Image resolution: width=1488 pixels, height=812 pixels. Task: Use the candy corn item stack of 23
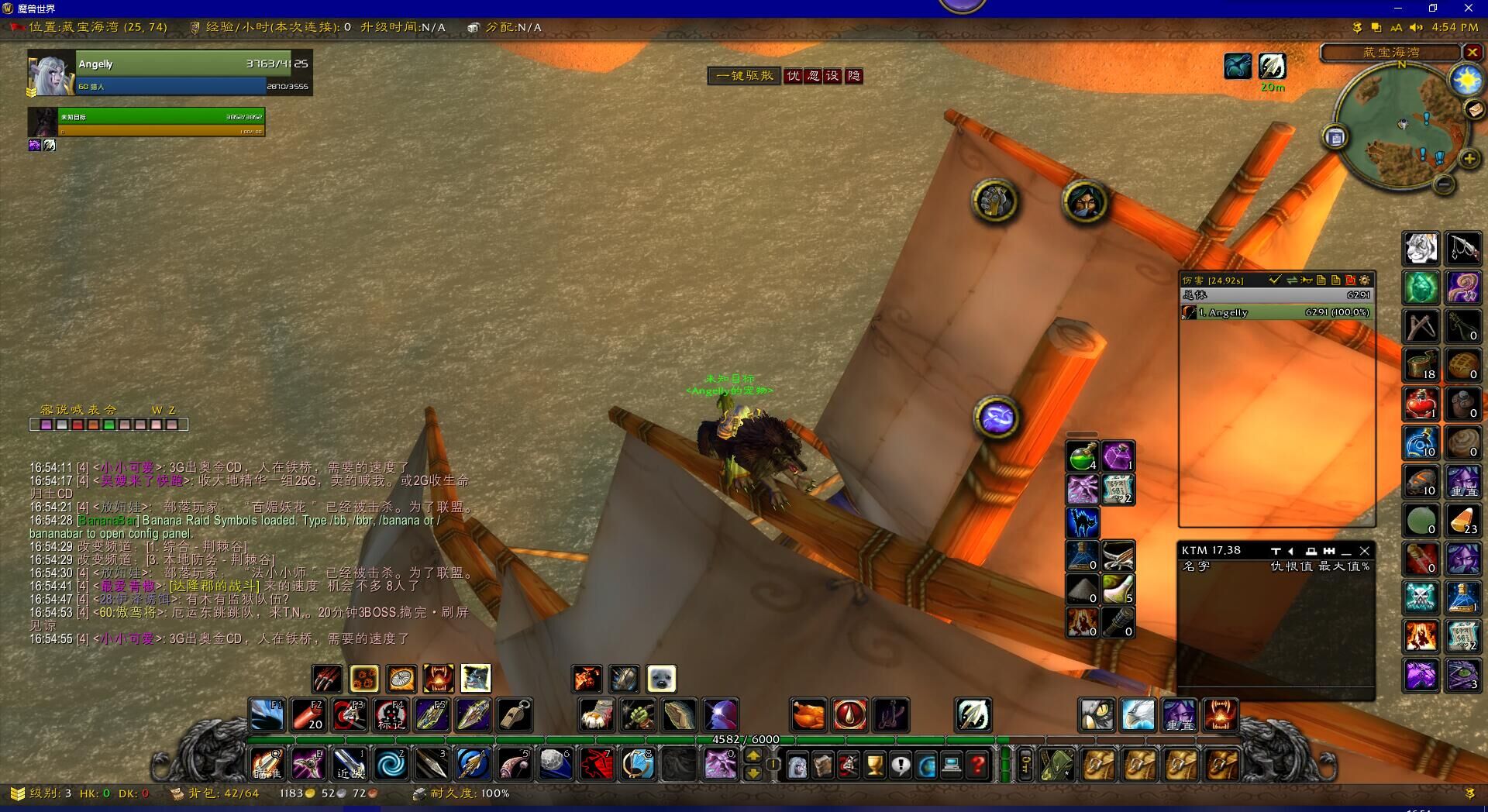(x=1462, y=520)
